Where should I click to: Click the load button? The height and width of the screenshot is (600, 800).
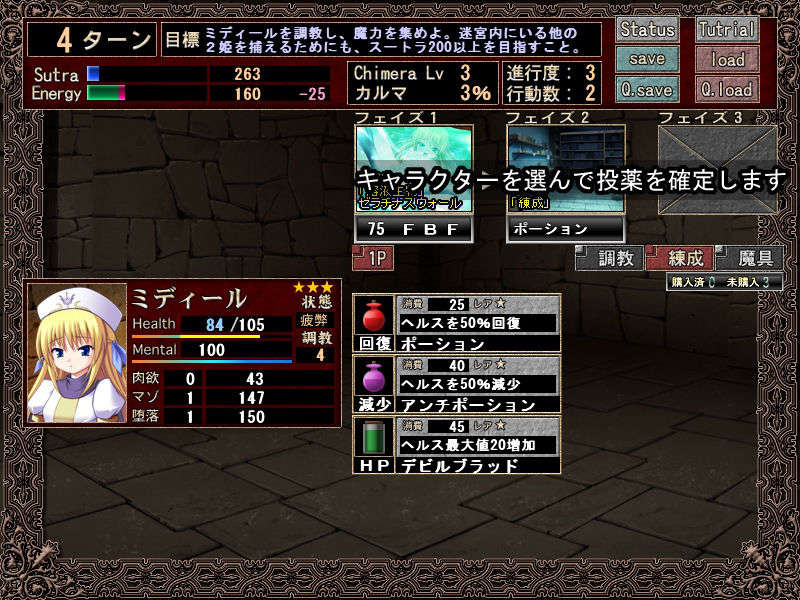727,59
